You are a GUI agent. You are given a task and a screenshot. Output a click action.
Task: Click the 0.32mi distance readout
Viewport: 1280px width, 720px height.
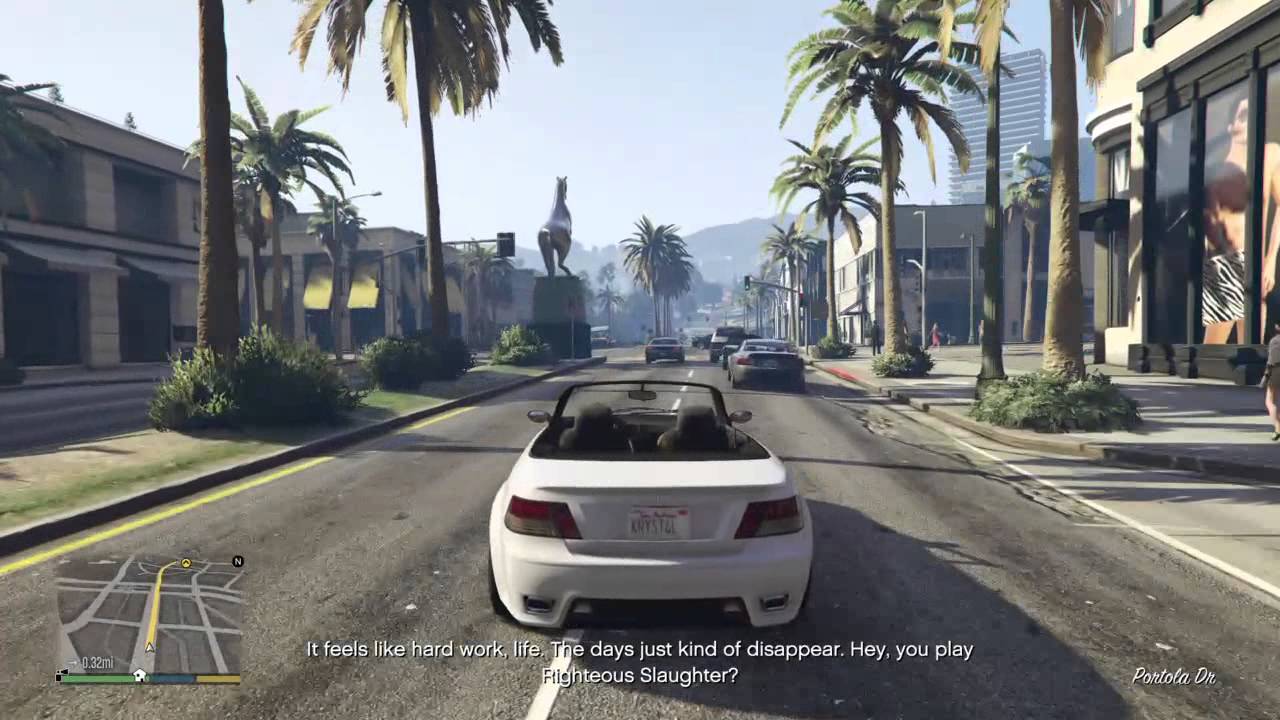click(x=98, y=661)
